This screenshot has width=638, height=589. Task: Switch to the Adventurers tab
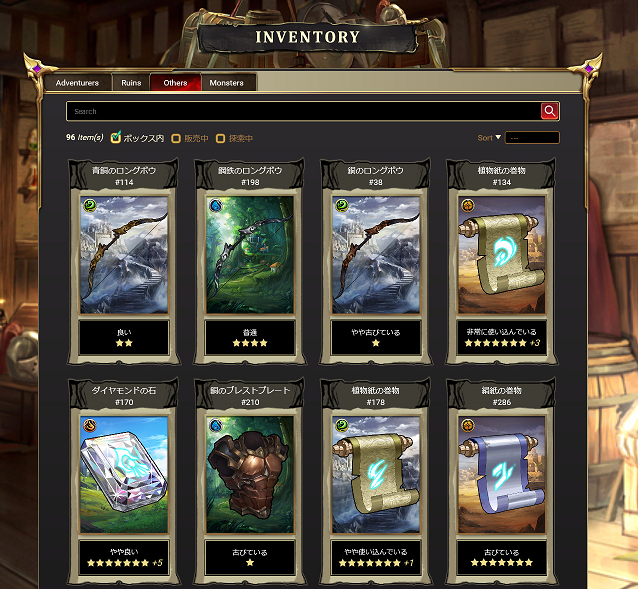[x=78, y=83]
